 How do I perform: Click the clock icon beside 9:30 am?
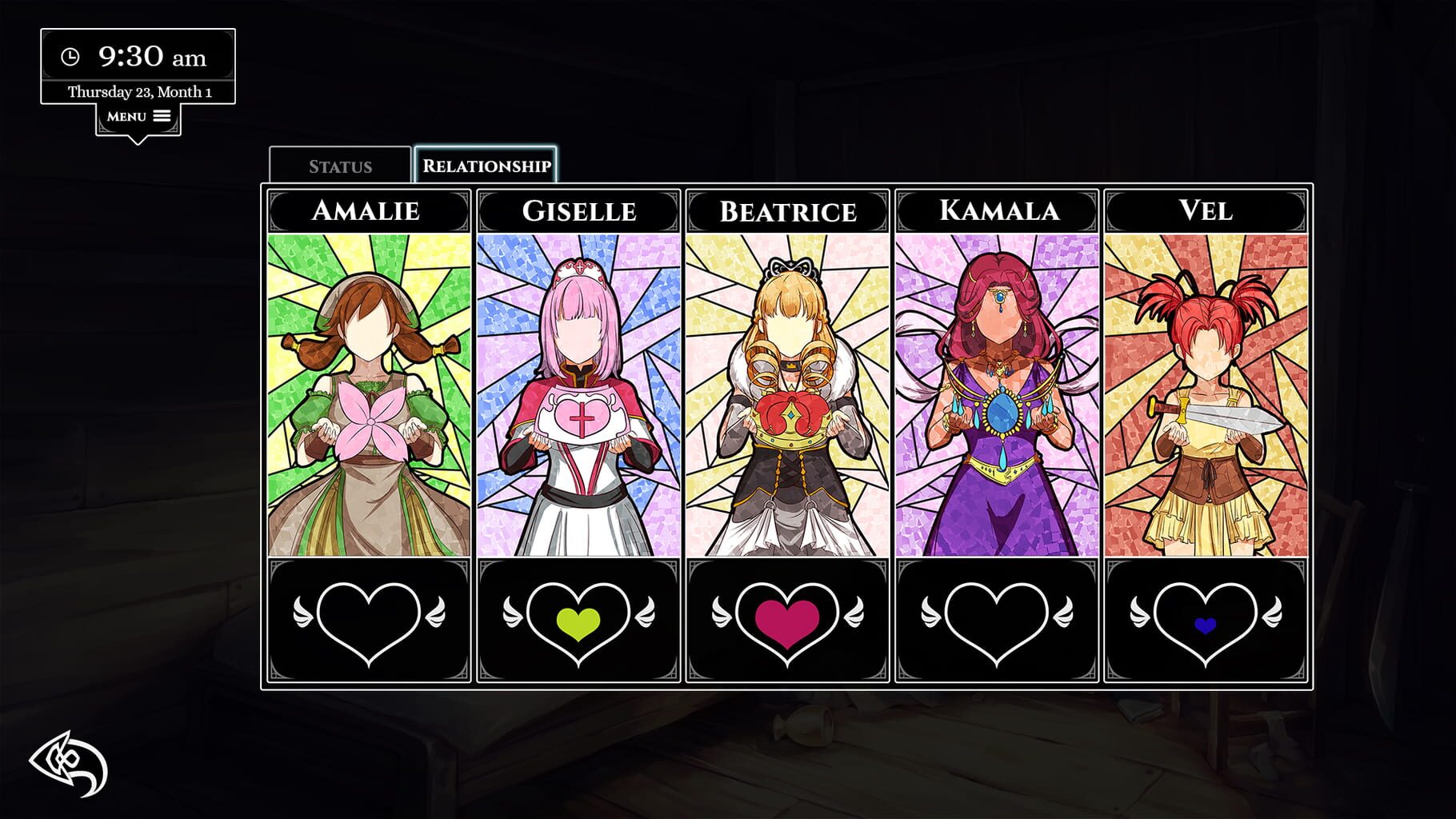pyautogui.click(x=70, y=57)
